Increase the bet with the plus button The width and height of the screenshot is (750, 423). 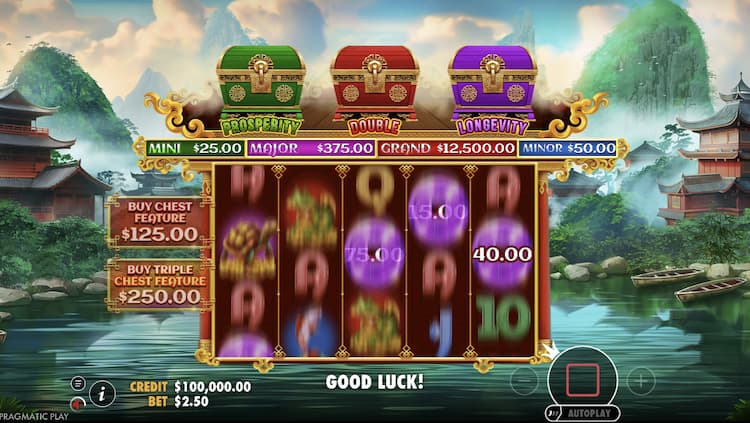[641, 380]
